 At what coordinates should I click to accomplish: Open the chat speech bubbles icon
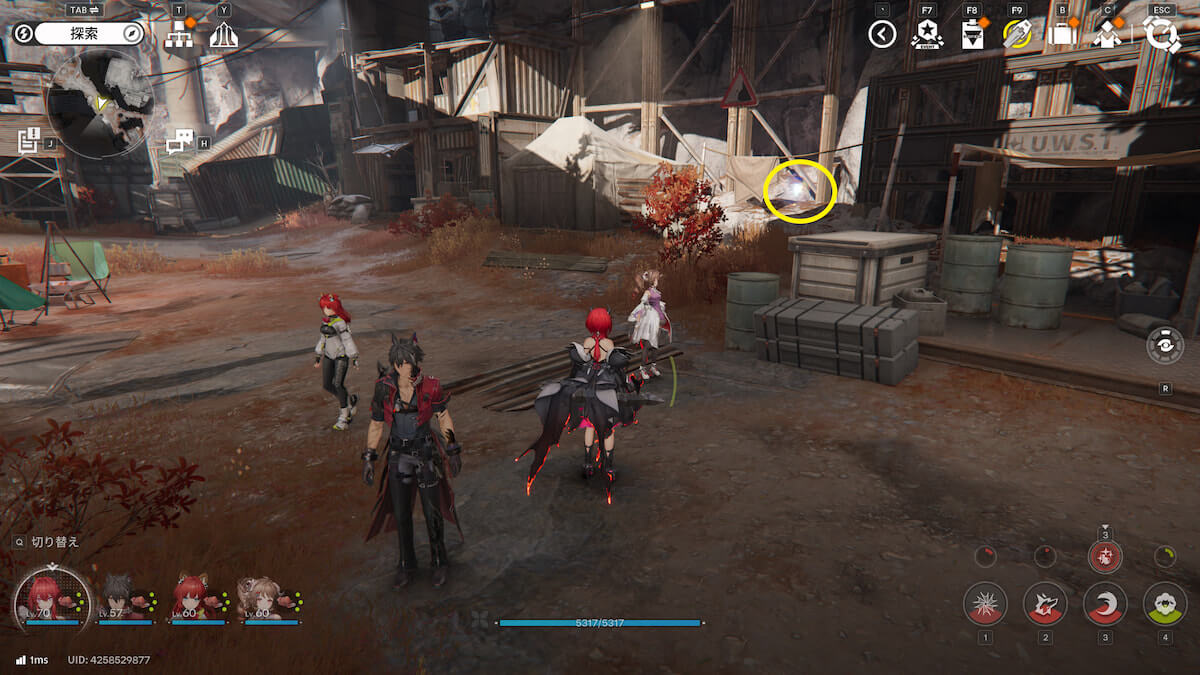(179, 142)
